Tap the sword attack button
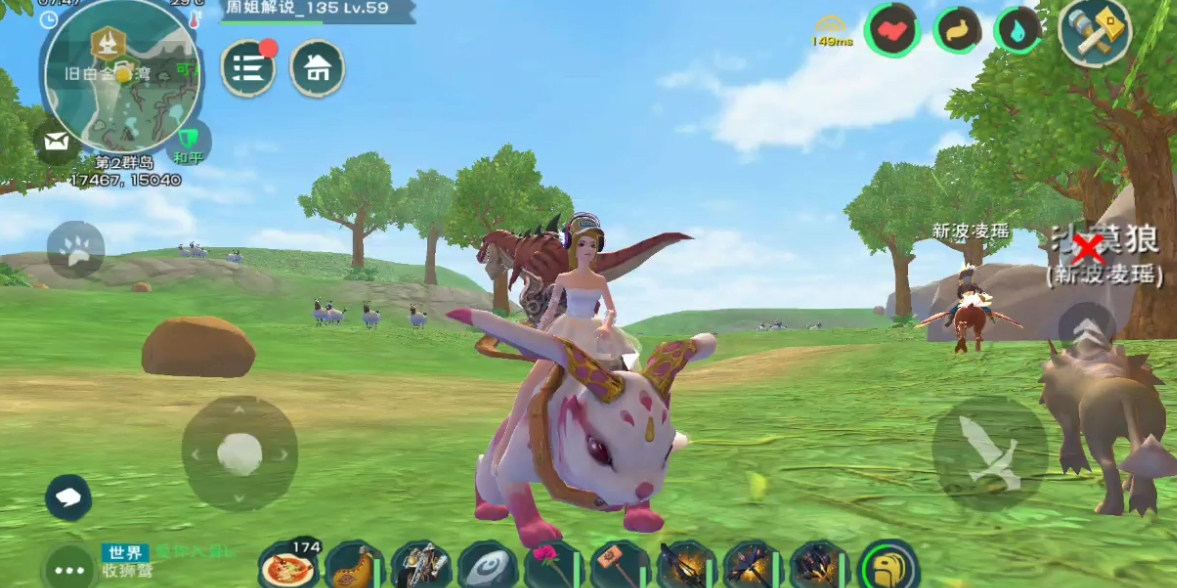Image resolution: width=1177 pixels, height=588 pixels. [989, 453]
